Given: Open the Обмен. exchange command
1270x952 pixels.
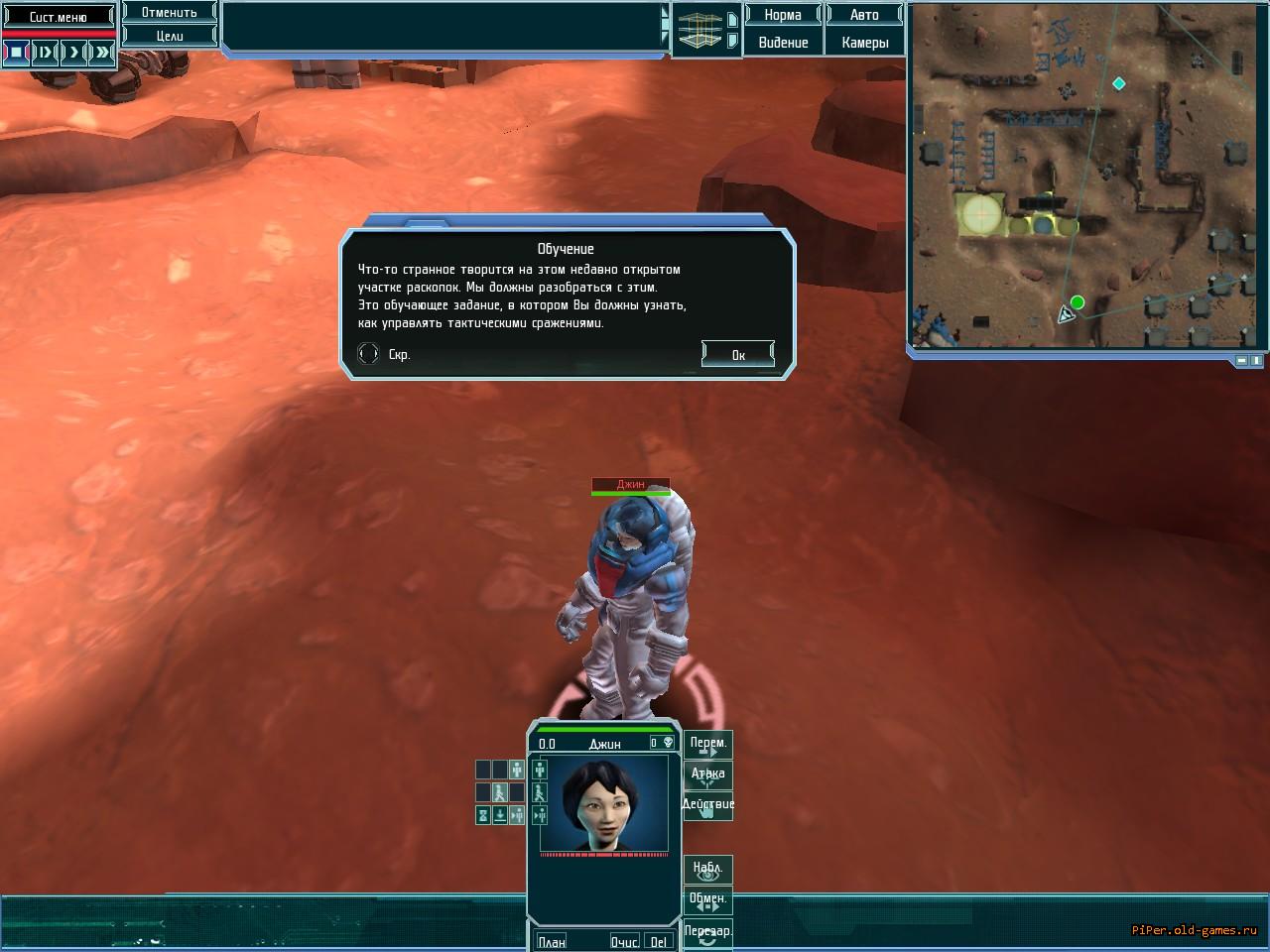Looking at the screenshot, I should coord(708,900).
